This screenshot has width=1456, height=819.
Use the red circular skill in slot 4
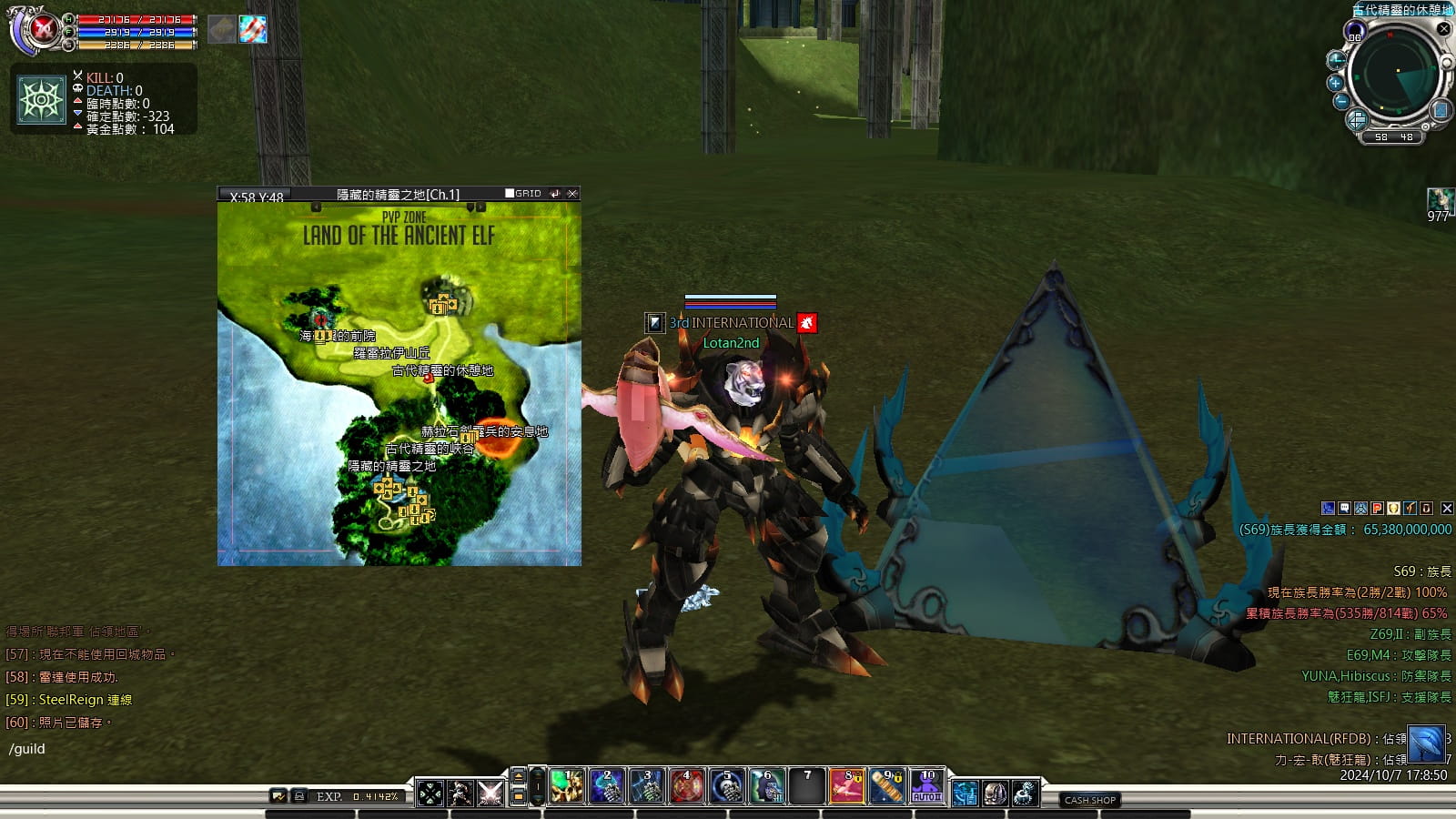[x=686, y=787]
